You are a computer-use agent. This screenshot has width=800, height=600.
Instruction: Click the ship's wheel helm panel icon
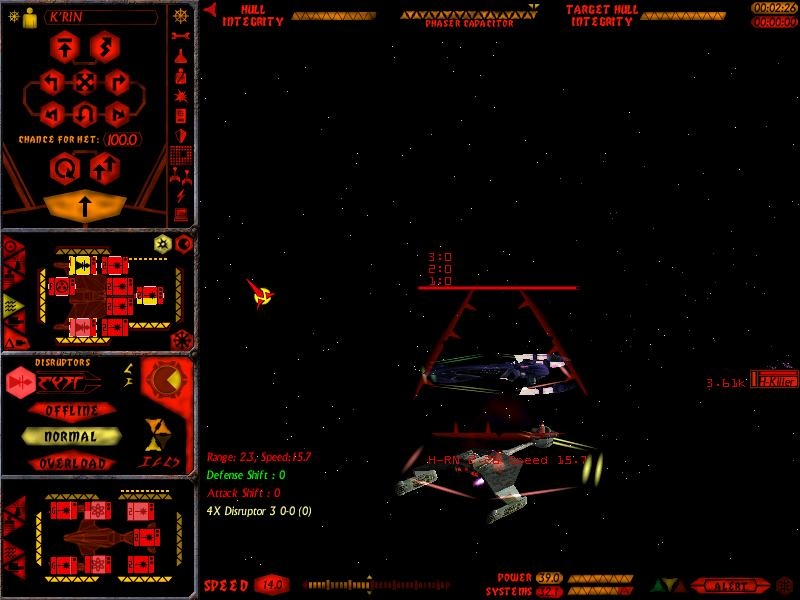[x=181, y=18]
